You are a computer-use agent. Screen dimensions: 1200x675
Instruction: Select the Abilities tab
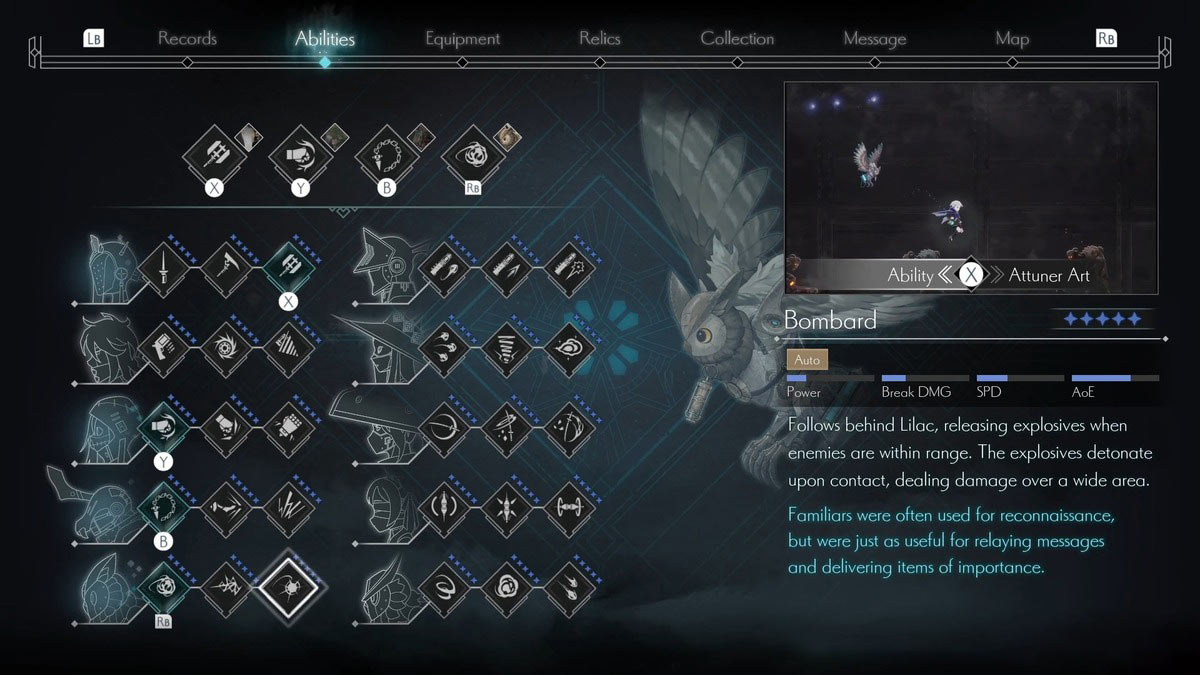(x=325, y=39)
